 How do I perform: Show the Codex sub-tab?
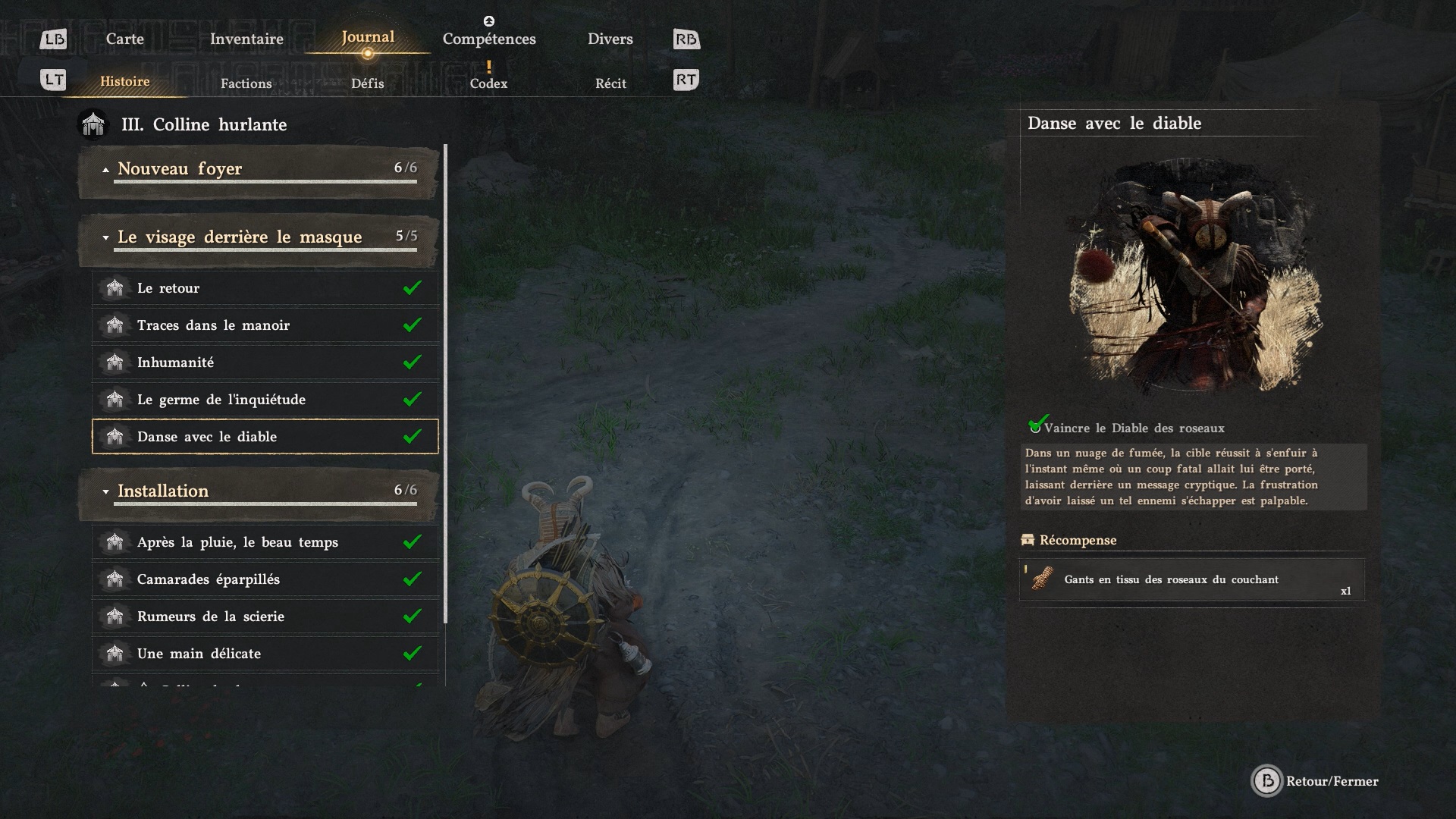point(488,83)
